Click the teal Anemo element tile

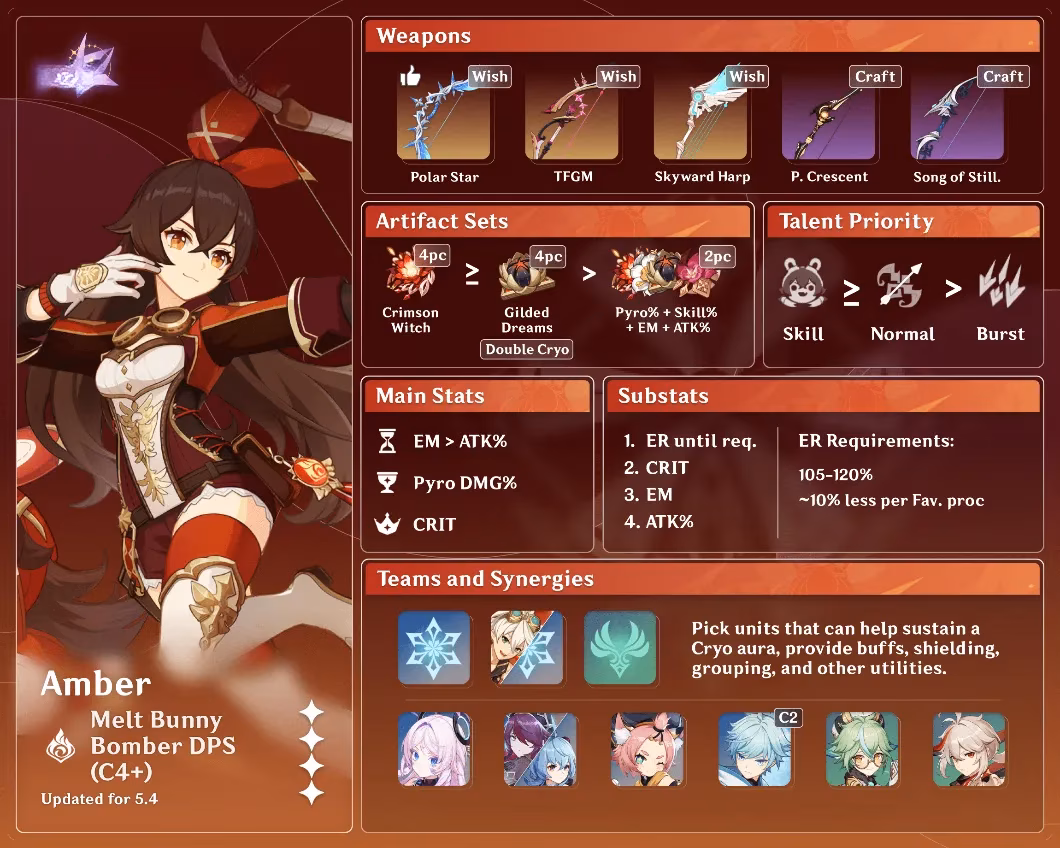620,648
